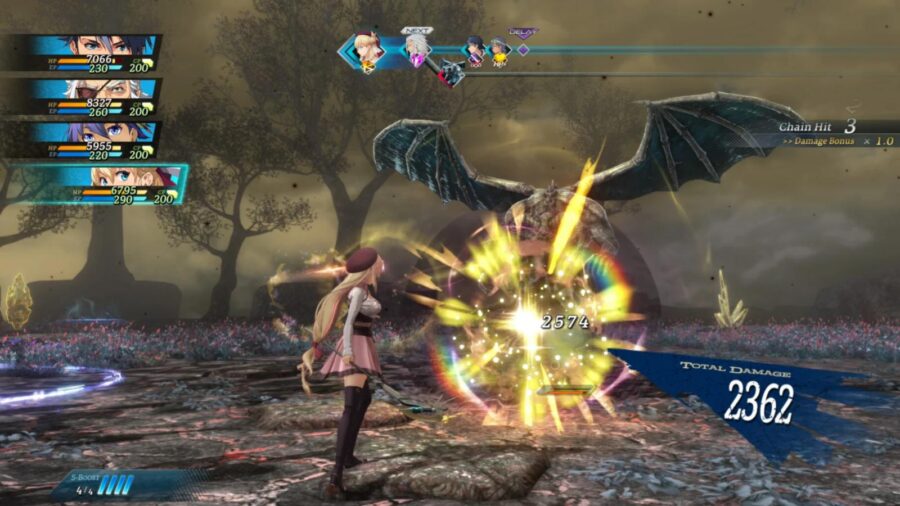Click the purple DELAY diamond marker
Screen dimensions: 900x506
pyautogui.click(x=522, y=49)
